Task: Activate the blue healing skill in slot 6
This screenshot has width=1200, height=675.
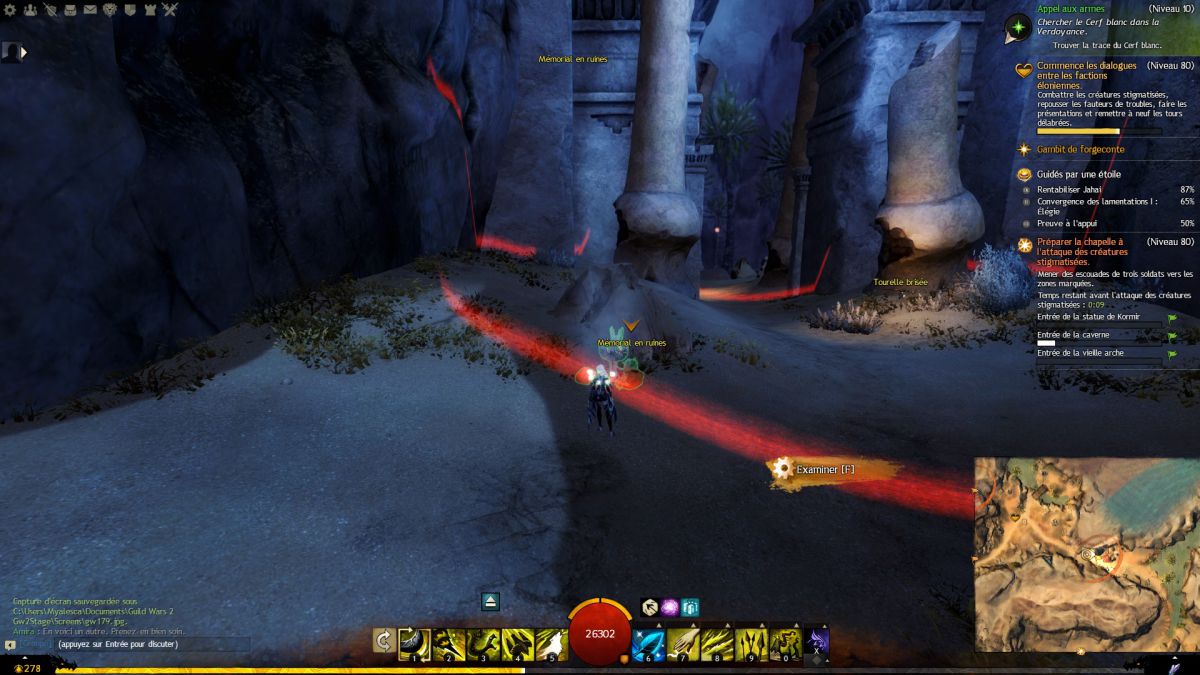Action: pyautogui.click(x=648, y=642)
